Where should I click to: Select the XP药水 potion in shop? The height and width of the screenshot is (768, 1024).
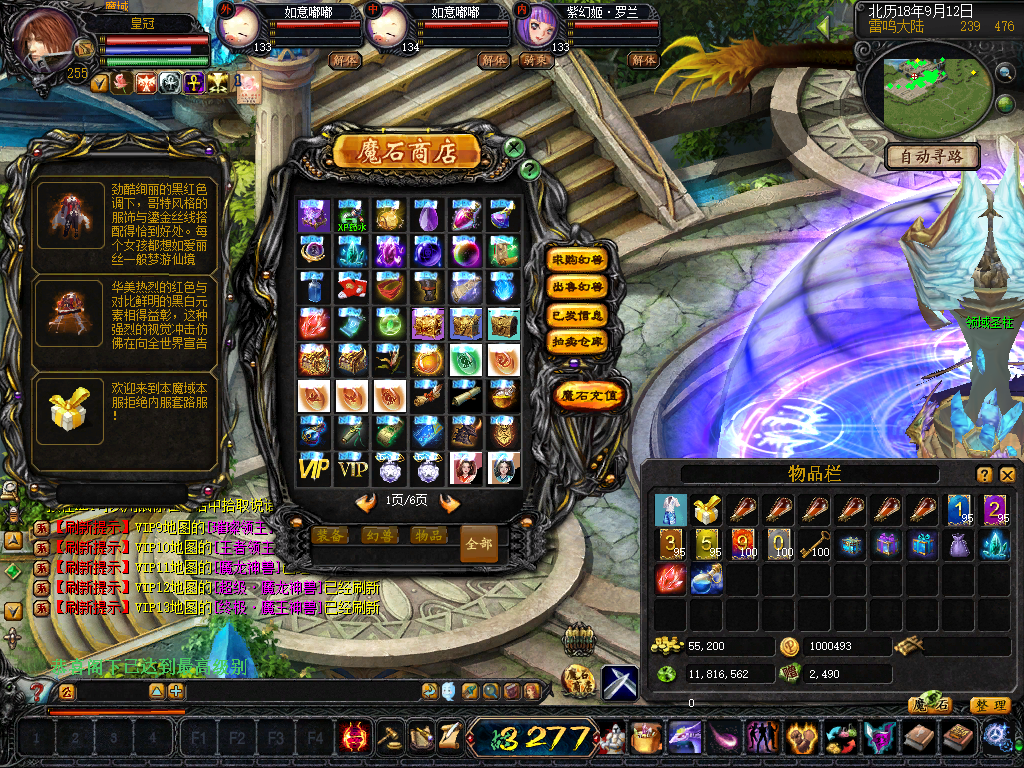pyautogui.click(x=352, y=215)
